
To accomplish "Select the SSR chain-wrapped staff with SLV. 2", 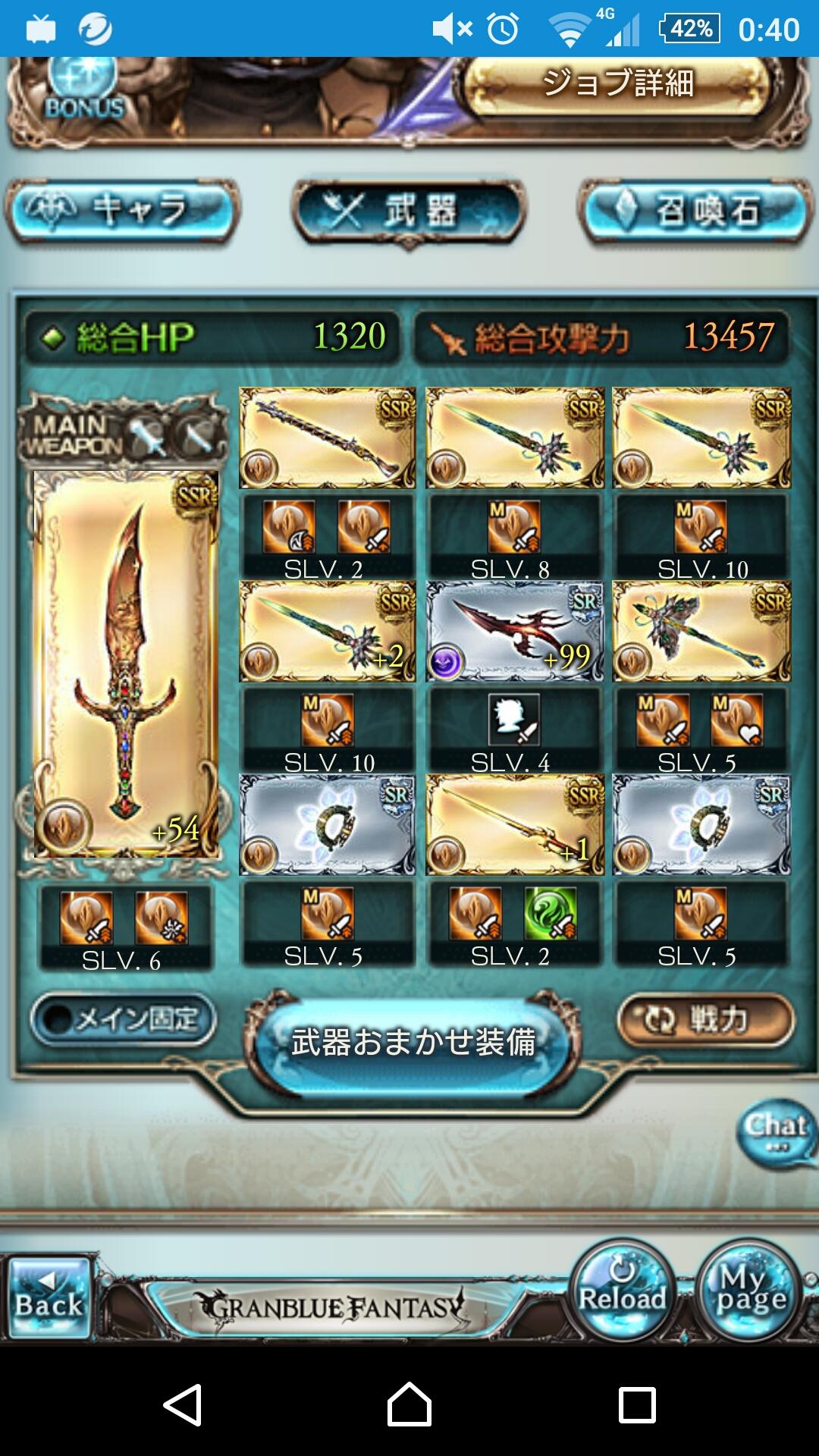I will coord(327,438).
